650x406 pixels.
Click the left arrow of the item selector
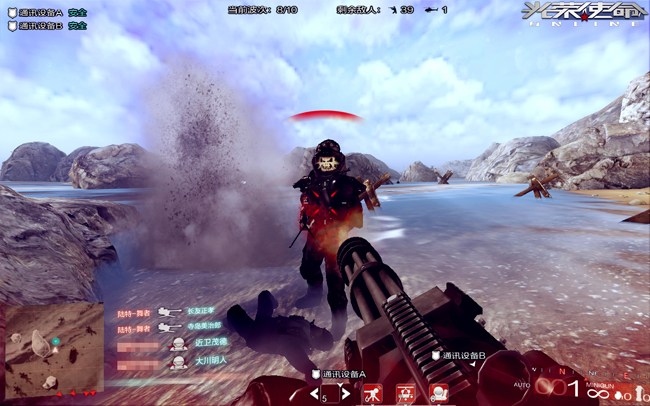coord(312,393)
